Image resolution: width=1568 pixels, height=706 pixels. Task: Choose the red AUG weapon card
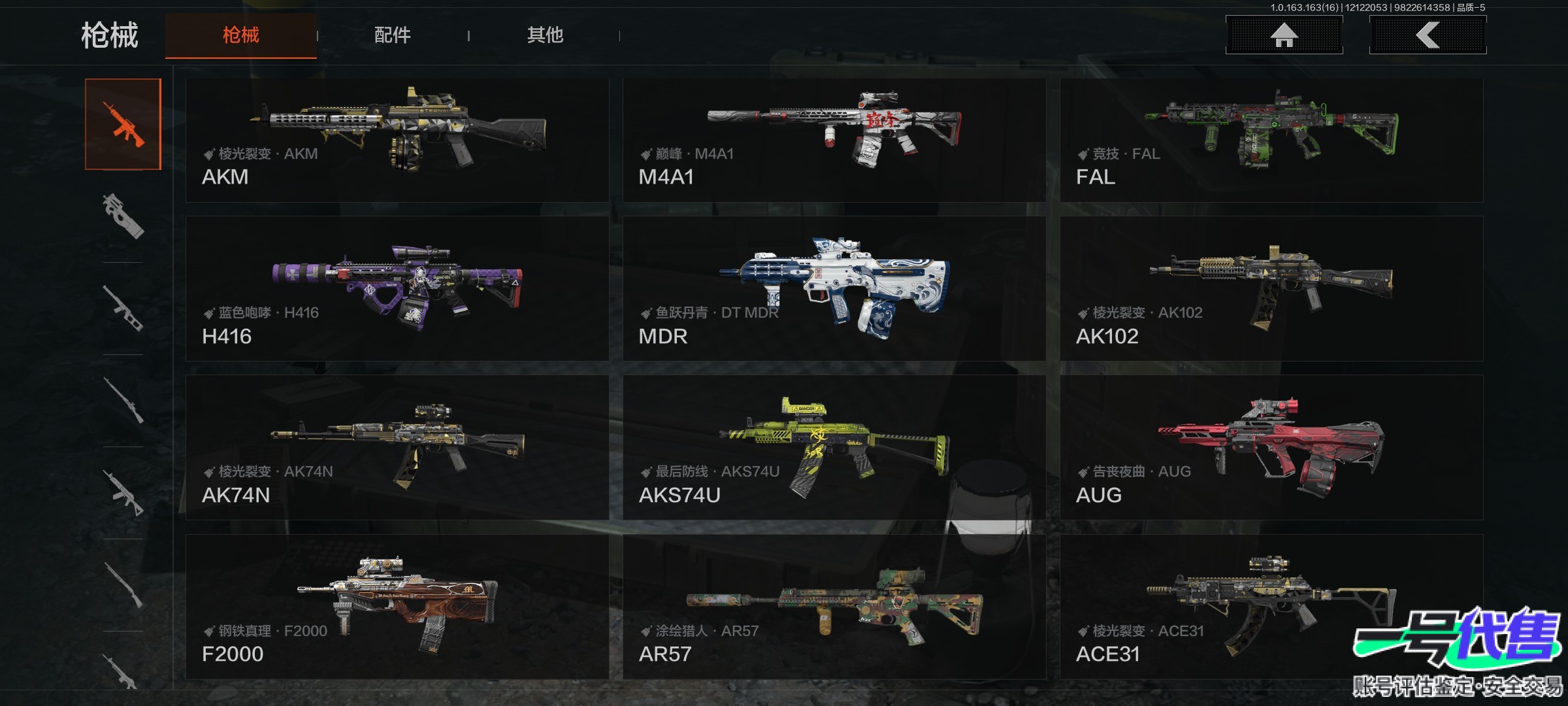(1271, 447)
